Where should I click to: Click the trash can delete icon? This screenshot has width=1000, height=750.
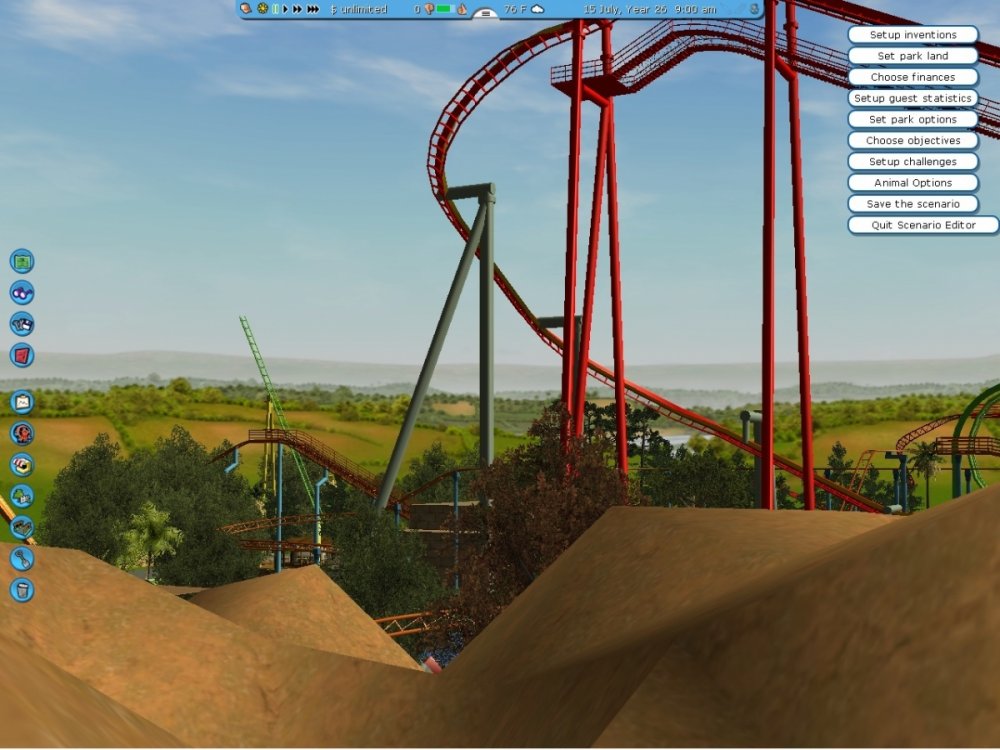[x=22, y=590]
